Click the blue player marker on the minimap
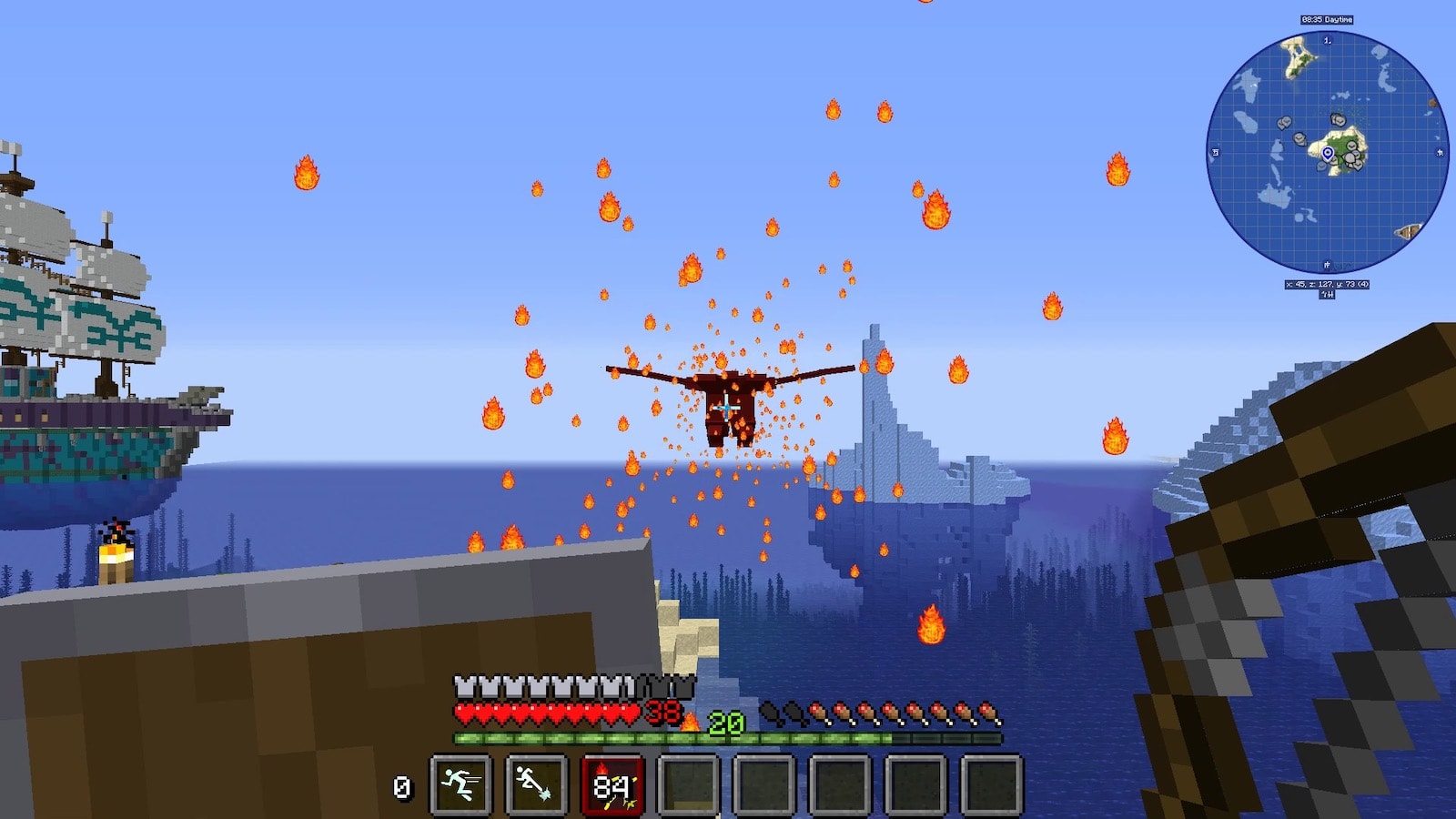The image size is (1456, 819). (x=1328, y=153)
